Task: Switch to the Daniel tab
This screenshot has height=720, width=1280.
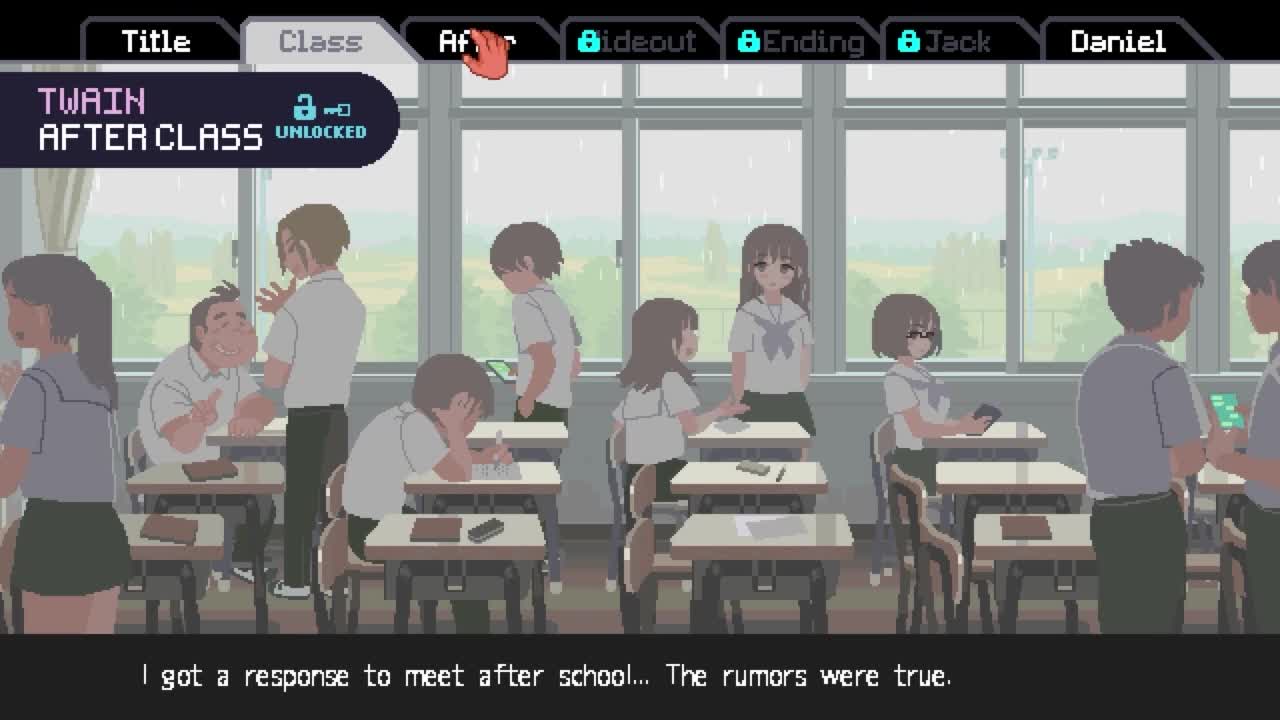Action: [1118, 42]
